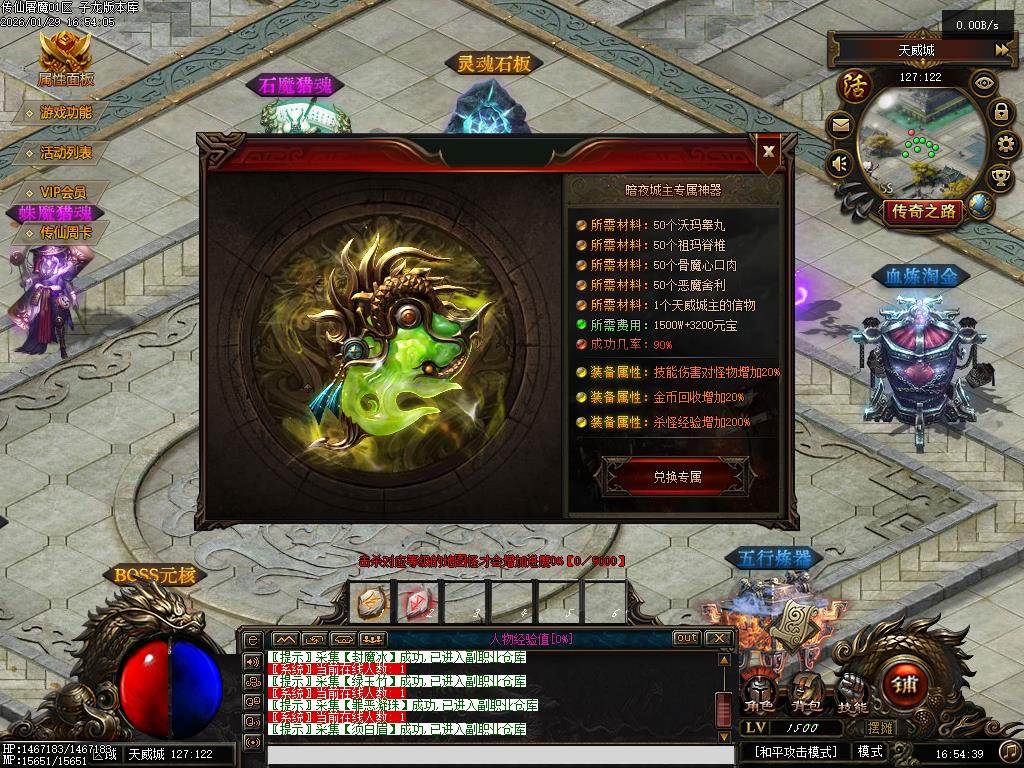This screenshot has height=768, width=1024.
Task: Open the 游戏功能 game functions menu
Action: [x=66, y=113]
